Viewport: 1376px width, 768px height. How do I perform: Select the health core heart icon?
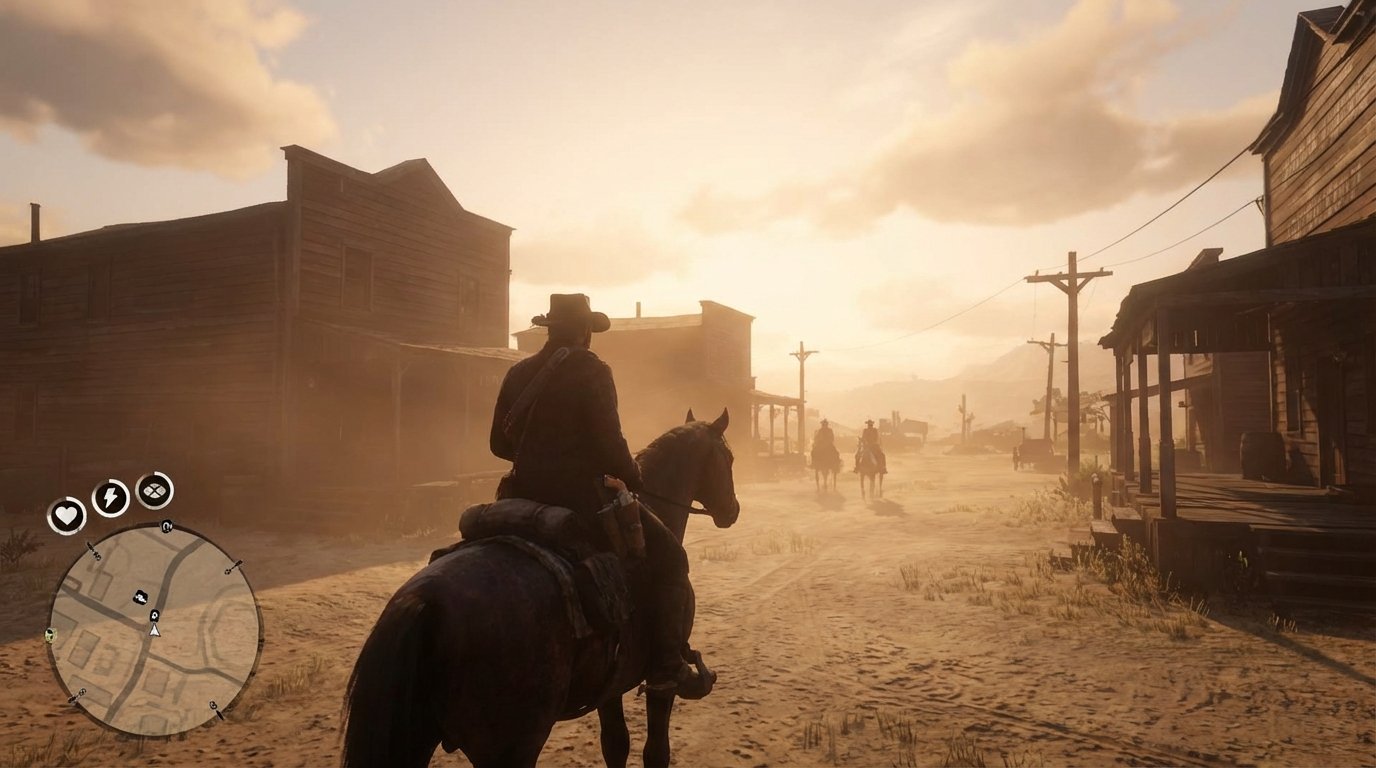point(67,514)
